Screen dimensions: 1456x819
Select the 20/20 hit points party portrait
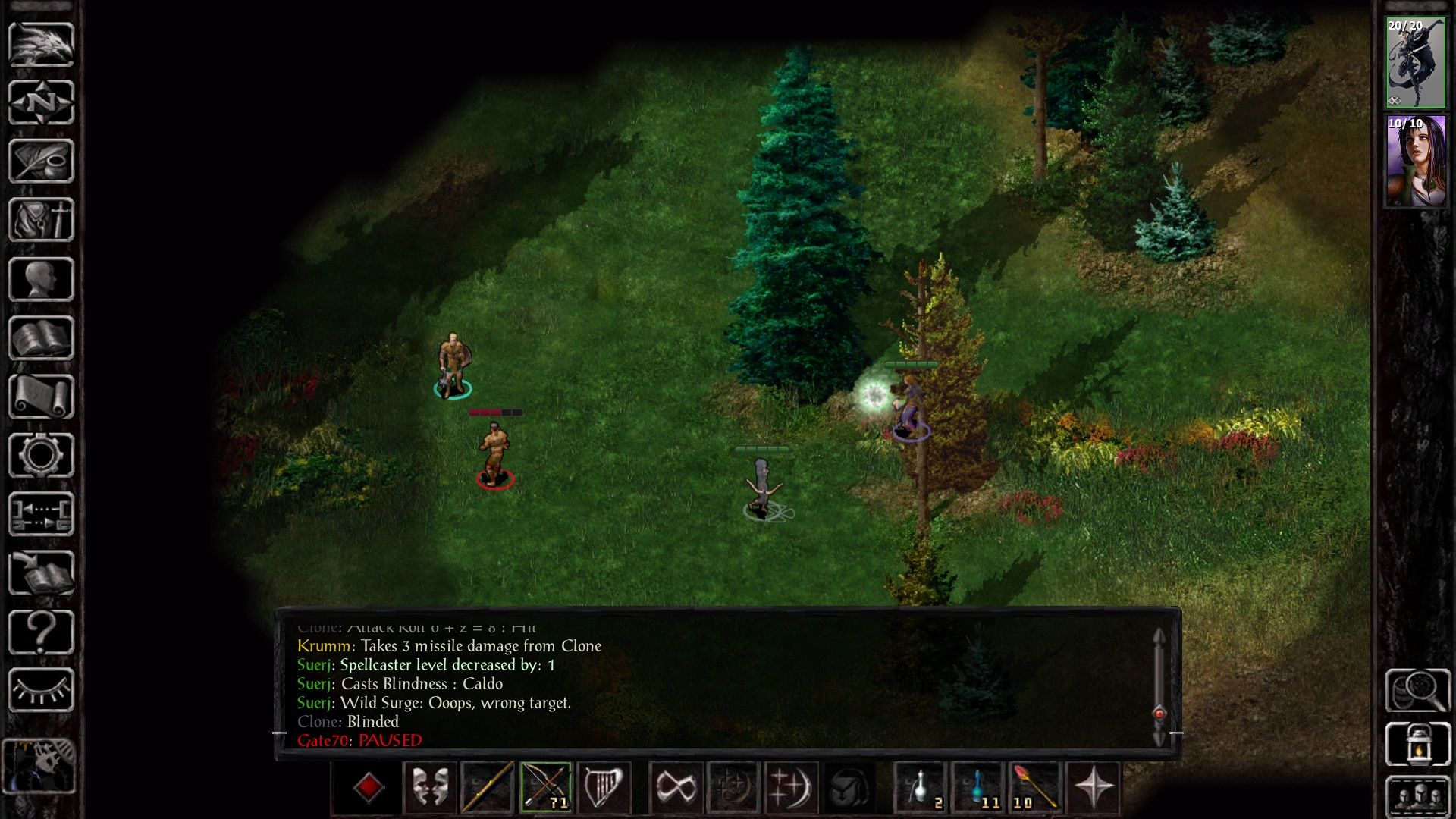pos(1416,63)
